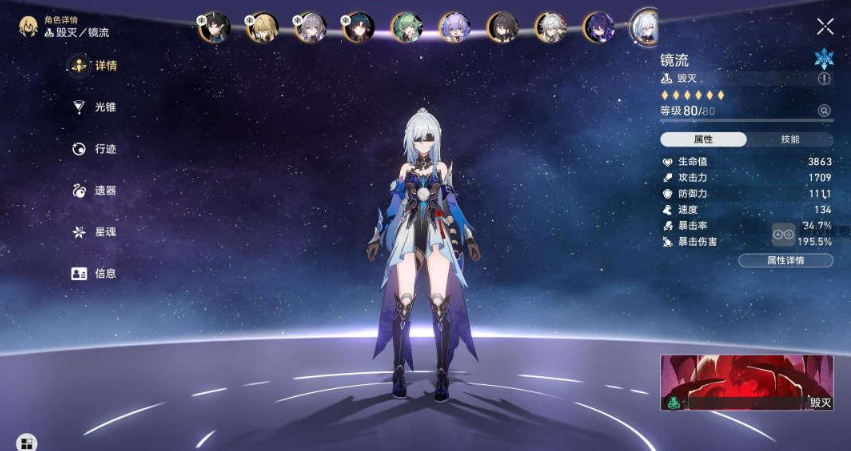Close the character details screen
This screenshot has height=451, width=851.
tap(825, 27)
